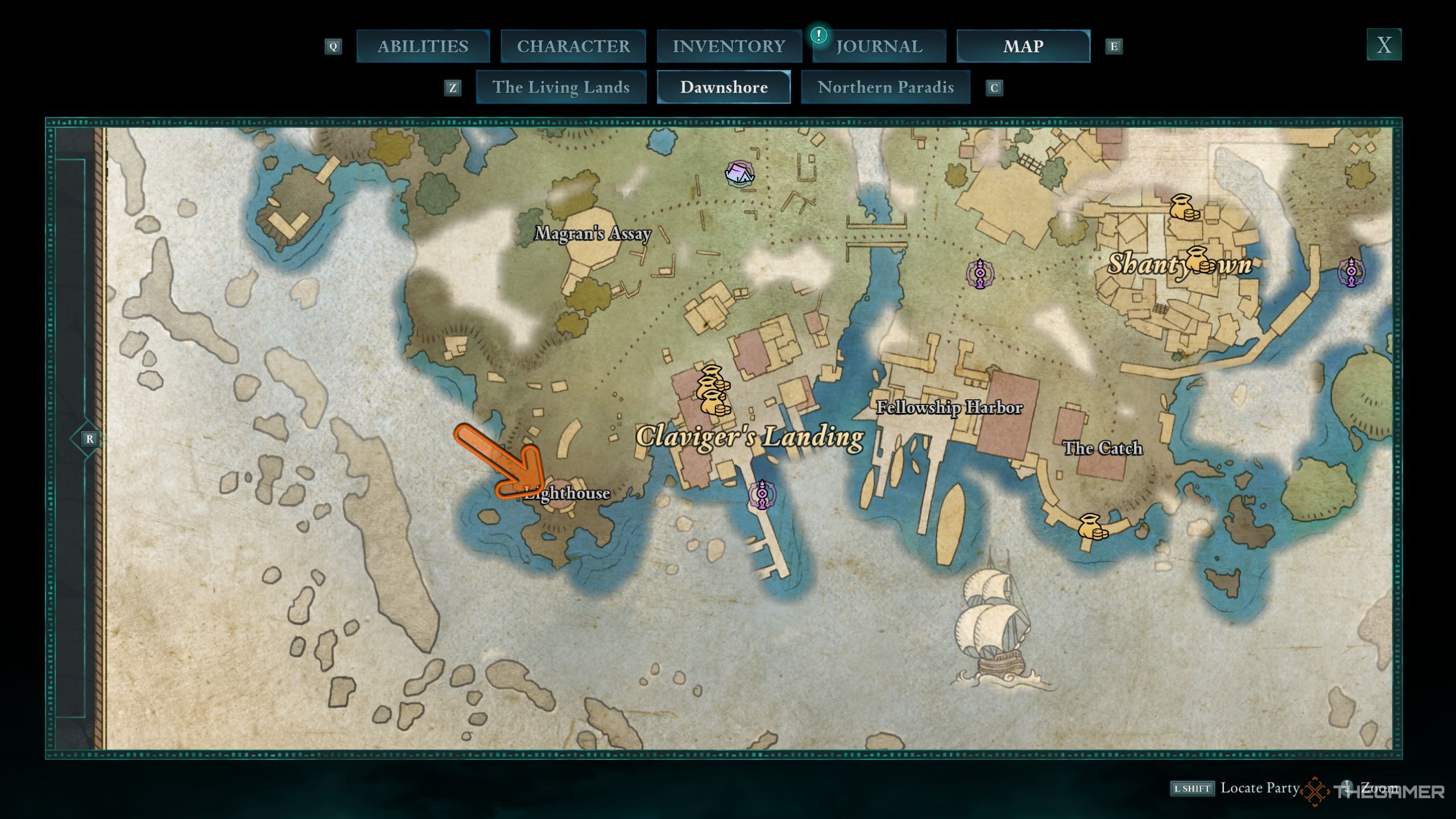Image resolution: width=1456 pixels, height=819 pixels.
Task: View the Northern Paradis map
Action: 885,87
